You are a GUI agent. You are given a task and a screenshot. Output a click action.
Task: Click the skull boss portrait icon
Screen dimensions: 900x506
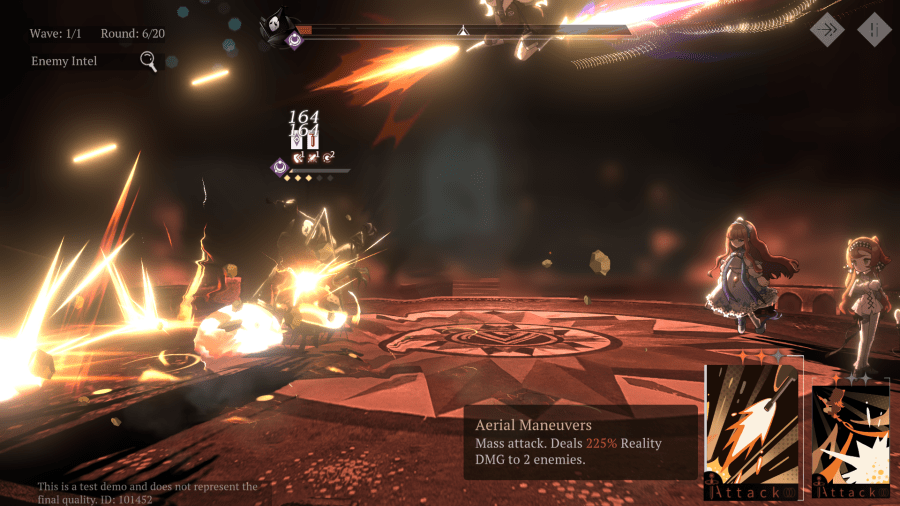(272, 26)
